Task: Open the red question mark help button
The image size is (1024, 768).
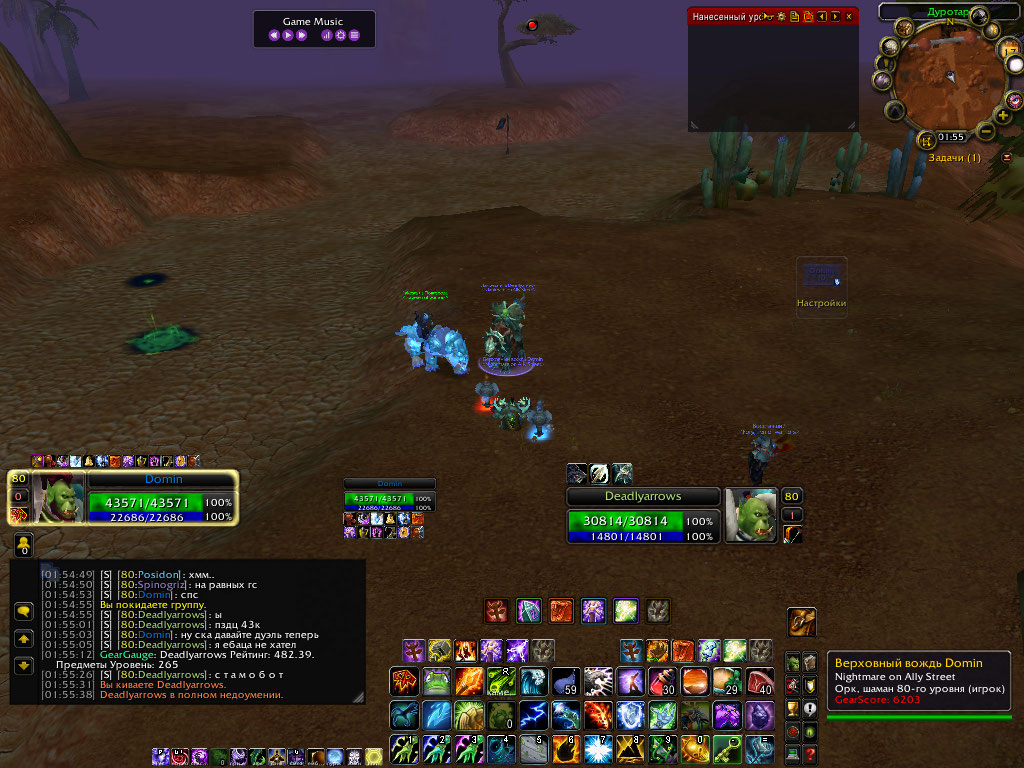Action: (x=810, y=753)
